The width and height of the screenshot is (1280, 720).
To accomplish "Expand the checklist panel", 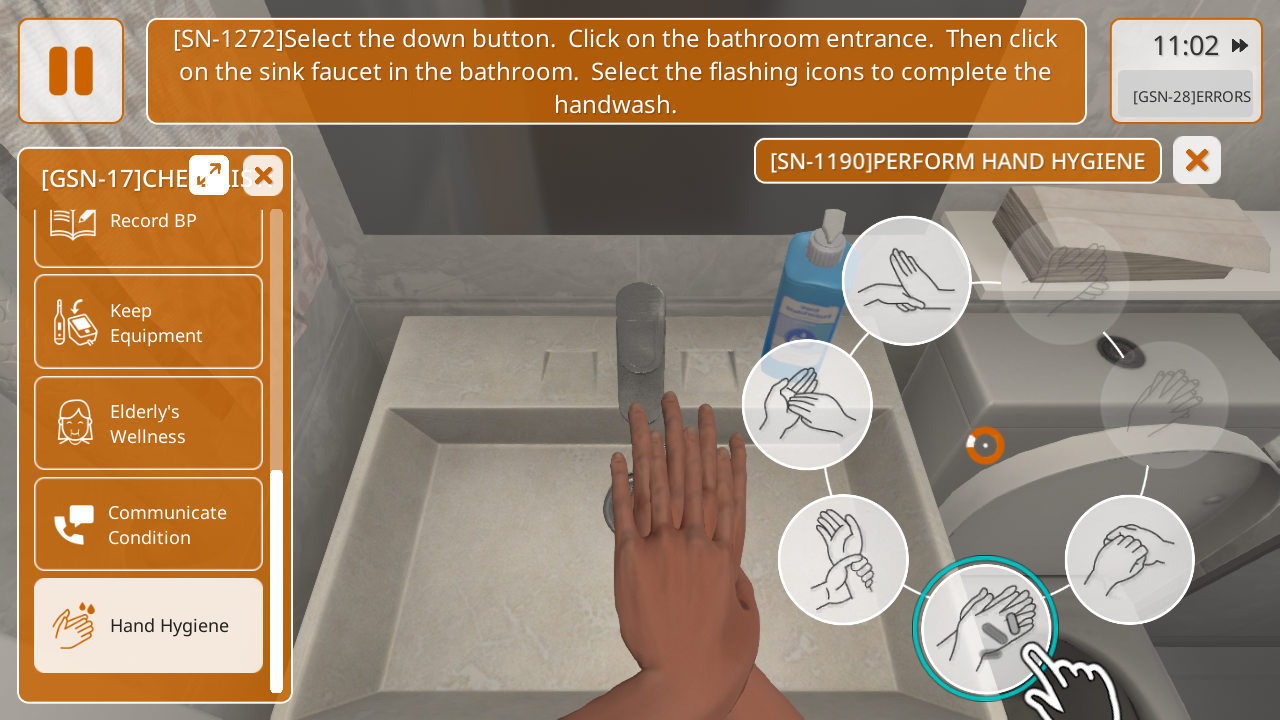I will tap(209, 175).
